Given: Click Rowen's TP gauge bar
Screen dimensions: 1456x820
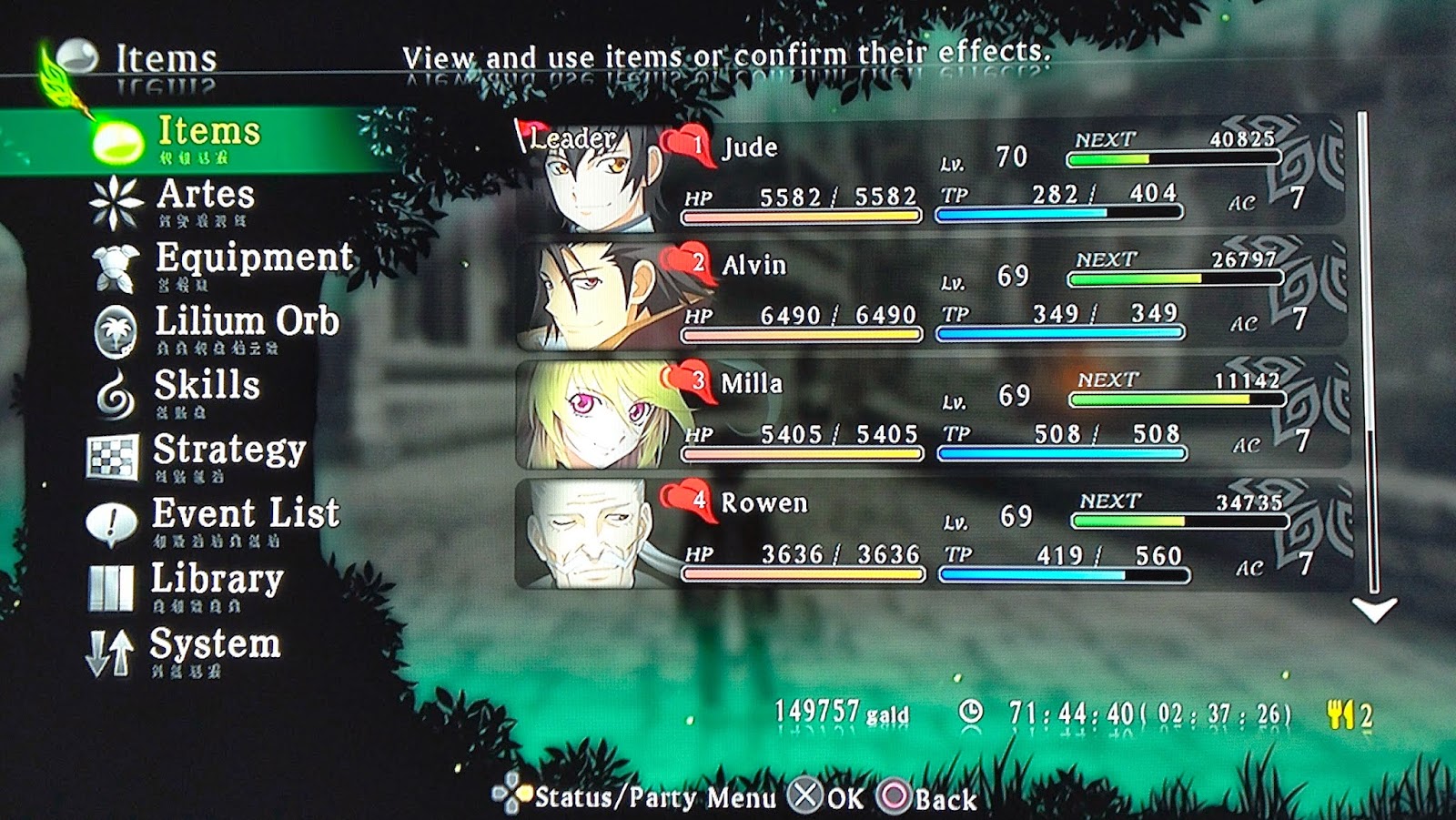Looking at the screenshot, I should click(x=1065, y=575).
